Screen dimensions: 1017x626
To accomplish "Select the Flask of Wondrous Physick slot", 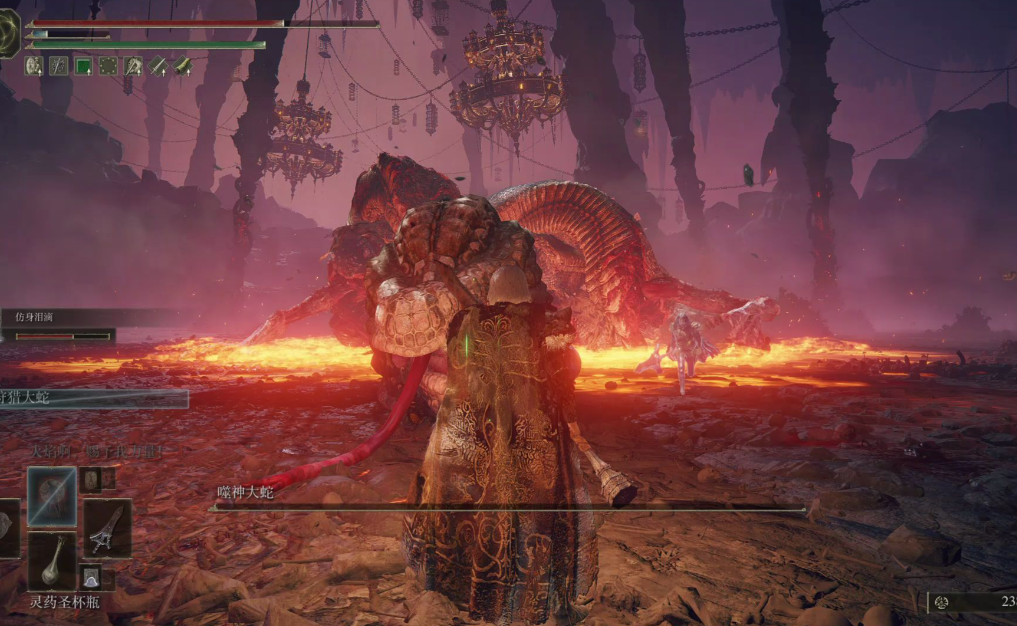I will pos(51,561).
